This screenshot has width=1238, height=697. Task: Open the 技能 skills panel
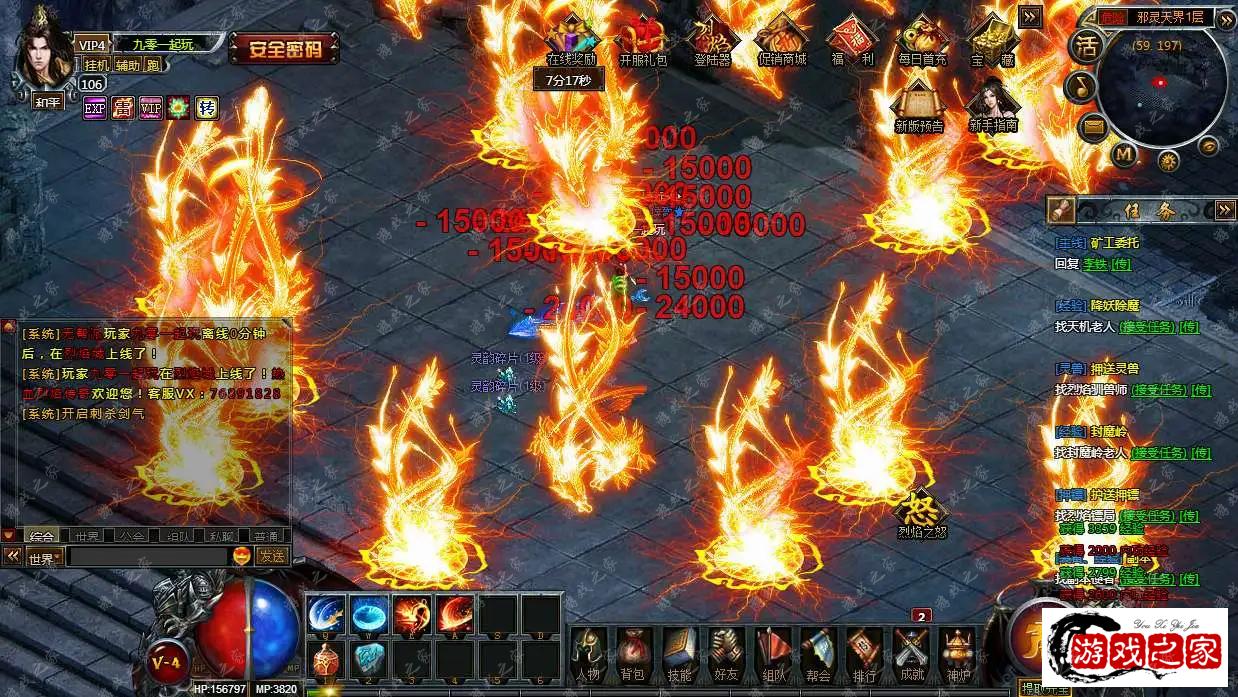[679, 653]
